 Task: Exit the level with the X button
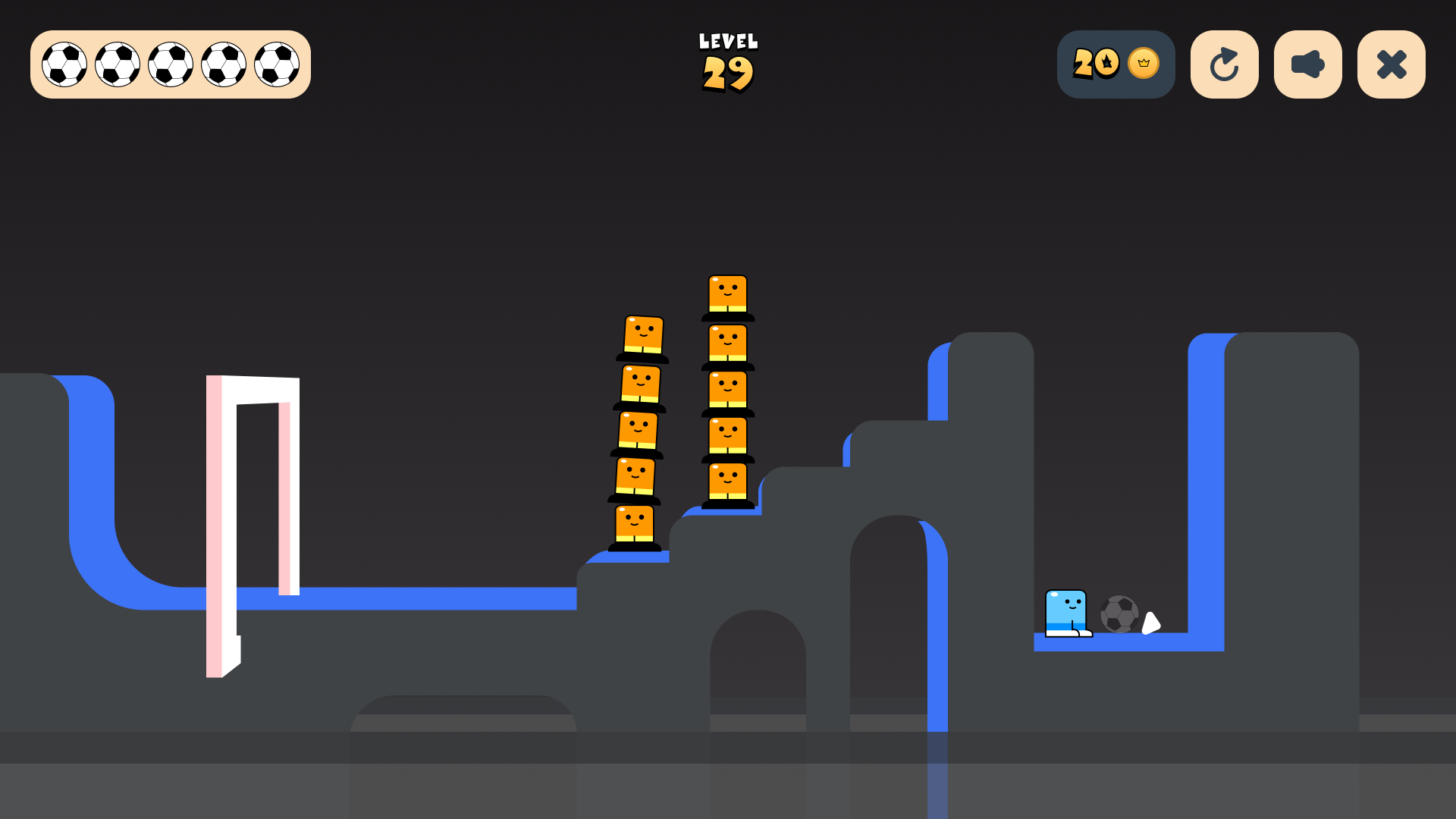click(1390, 64)
